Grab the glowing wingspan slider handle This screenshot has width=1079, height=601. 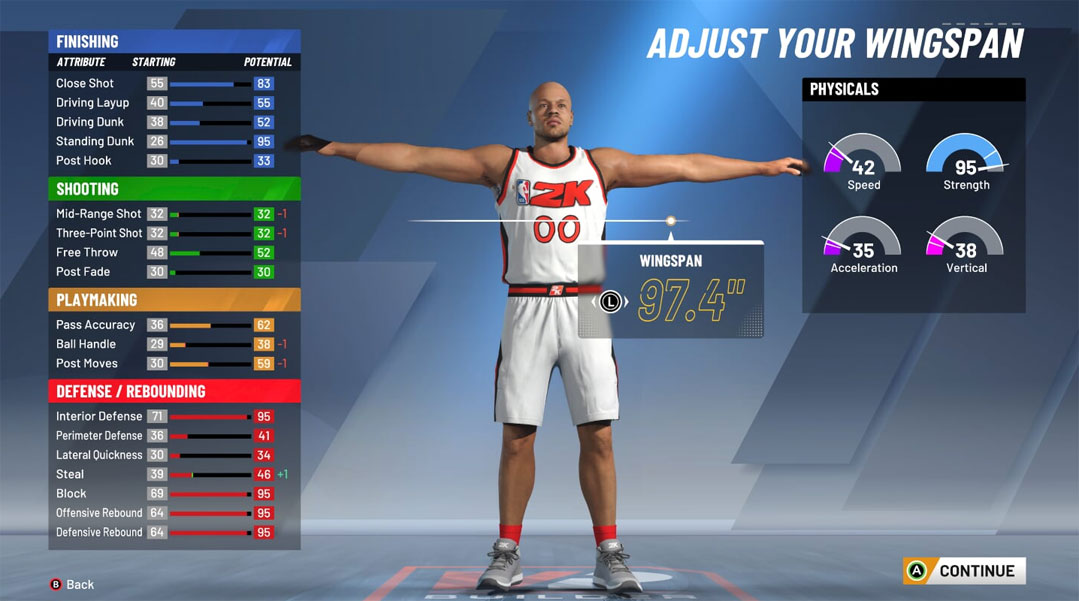coord(671,221)
